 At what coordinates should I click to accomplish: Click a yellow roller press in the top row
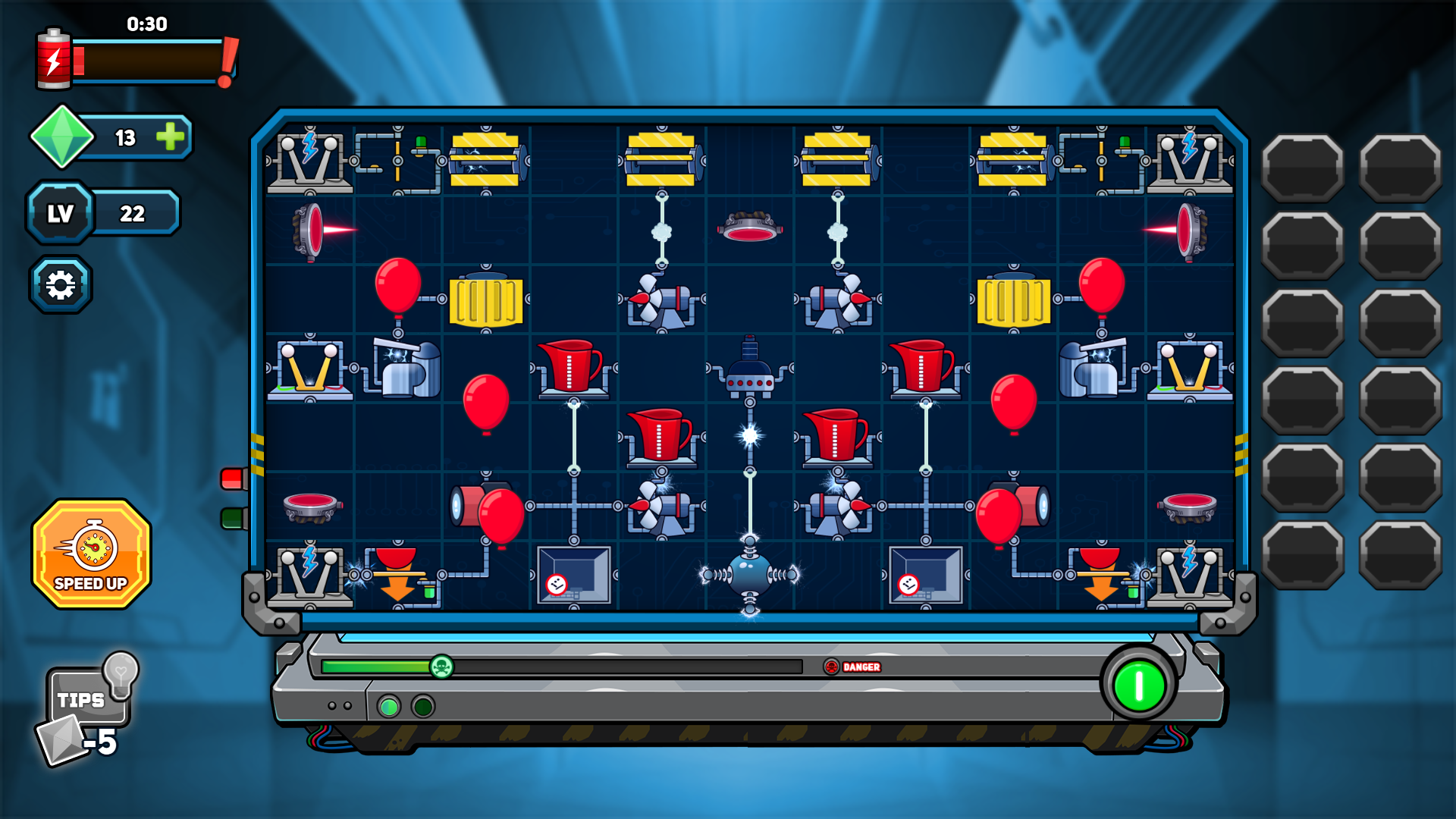coord(485,159)
